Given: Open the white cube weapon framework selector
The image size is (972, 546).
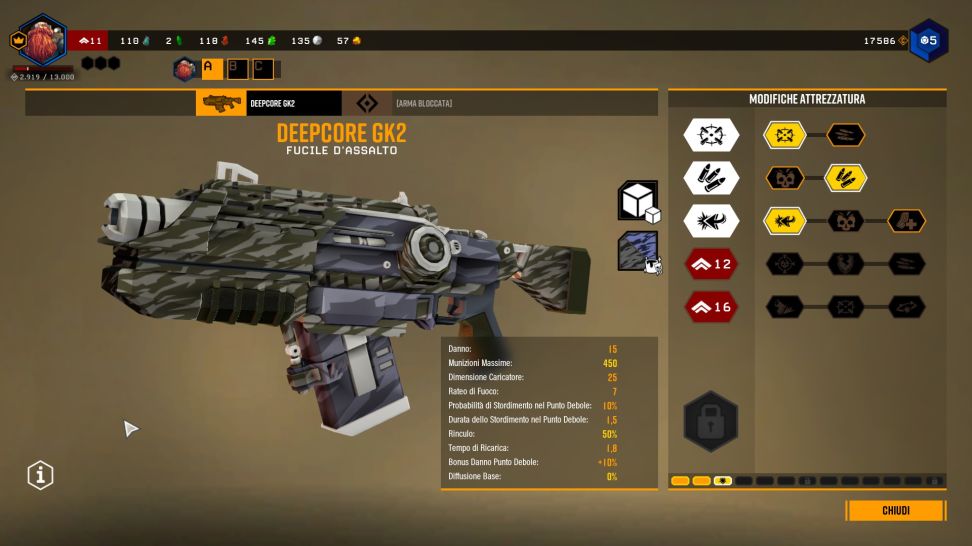Looking at the screenshot, I should click(x=637, y=201).
